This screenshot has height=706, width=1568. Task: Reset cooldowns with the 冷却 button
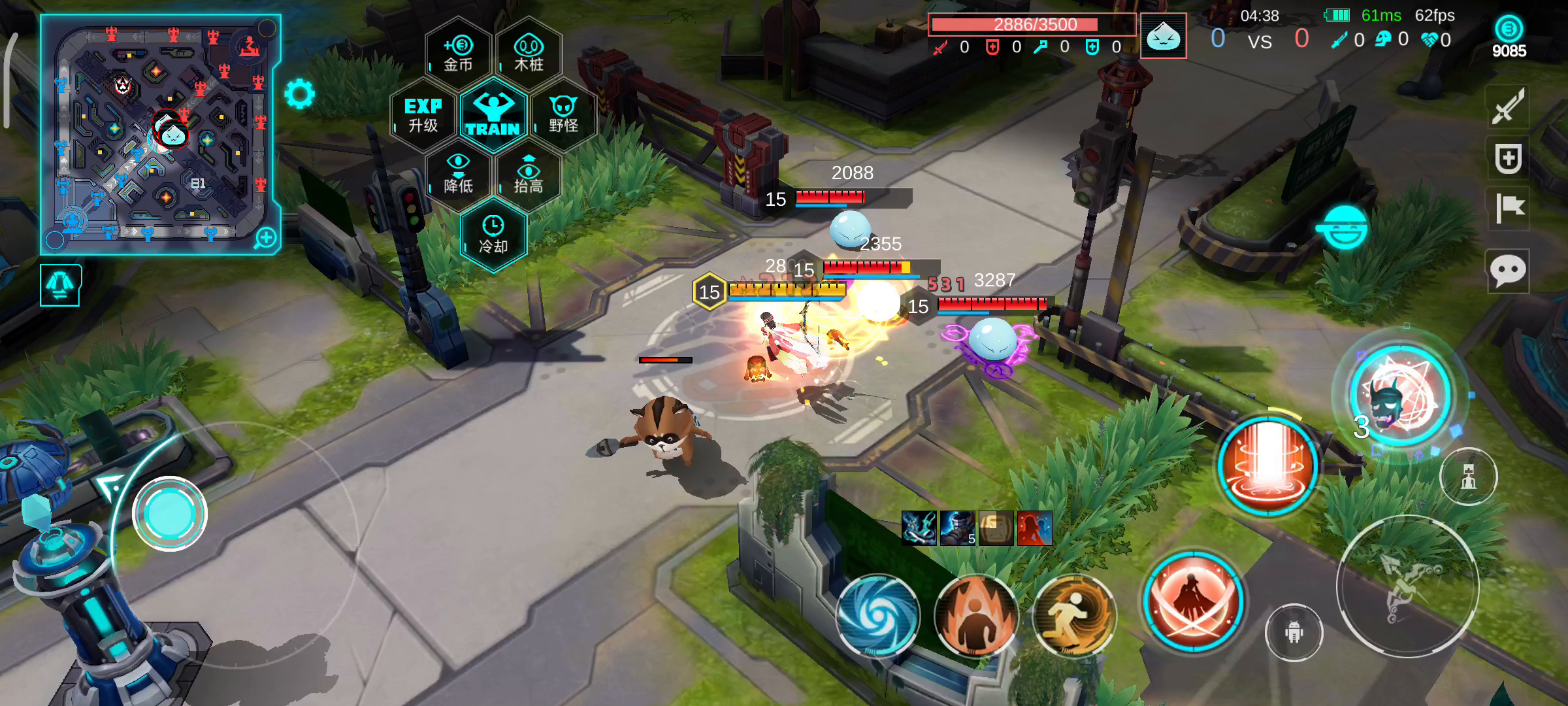click(x=493, y=236)
